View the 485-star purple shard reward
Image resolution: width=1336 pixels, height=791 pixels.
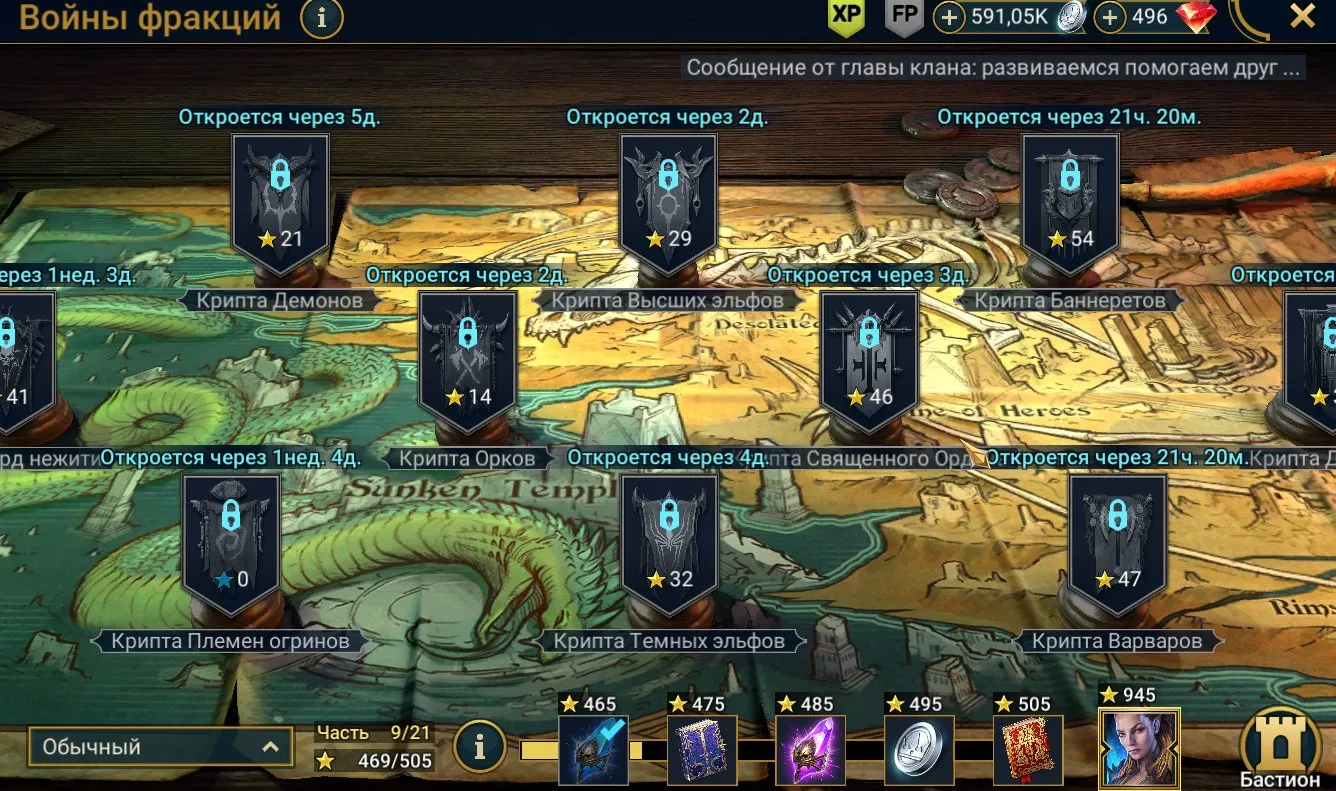(811, 749)
